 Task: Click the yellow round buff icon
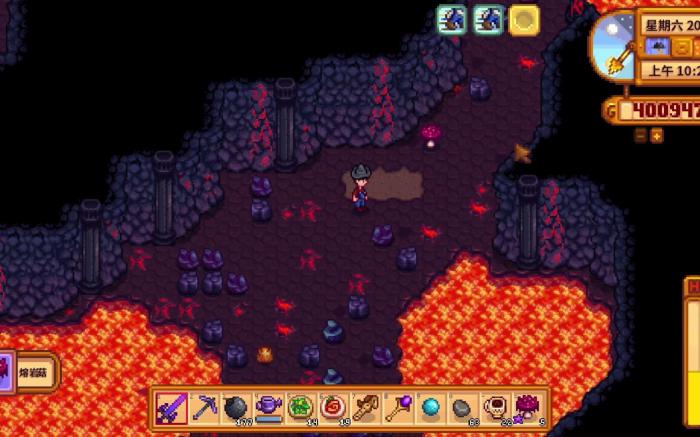524,19
